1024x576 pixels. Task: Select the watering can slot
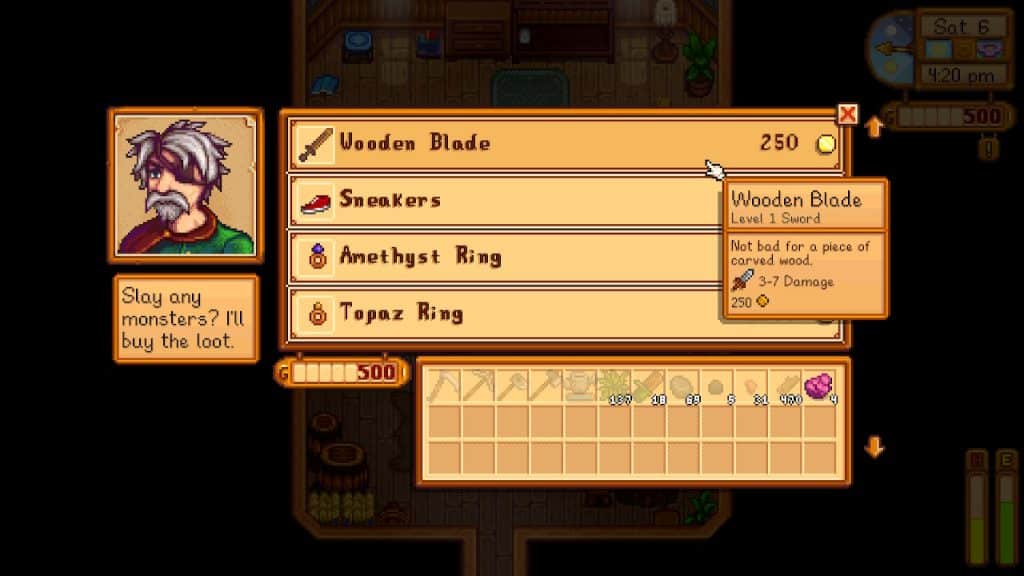coord(579,386)
